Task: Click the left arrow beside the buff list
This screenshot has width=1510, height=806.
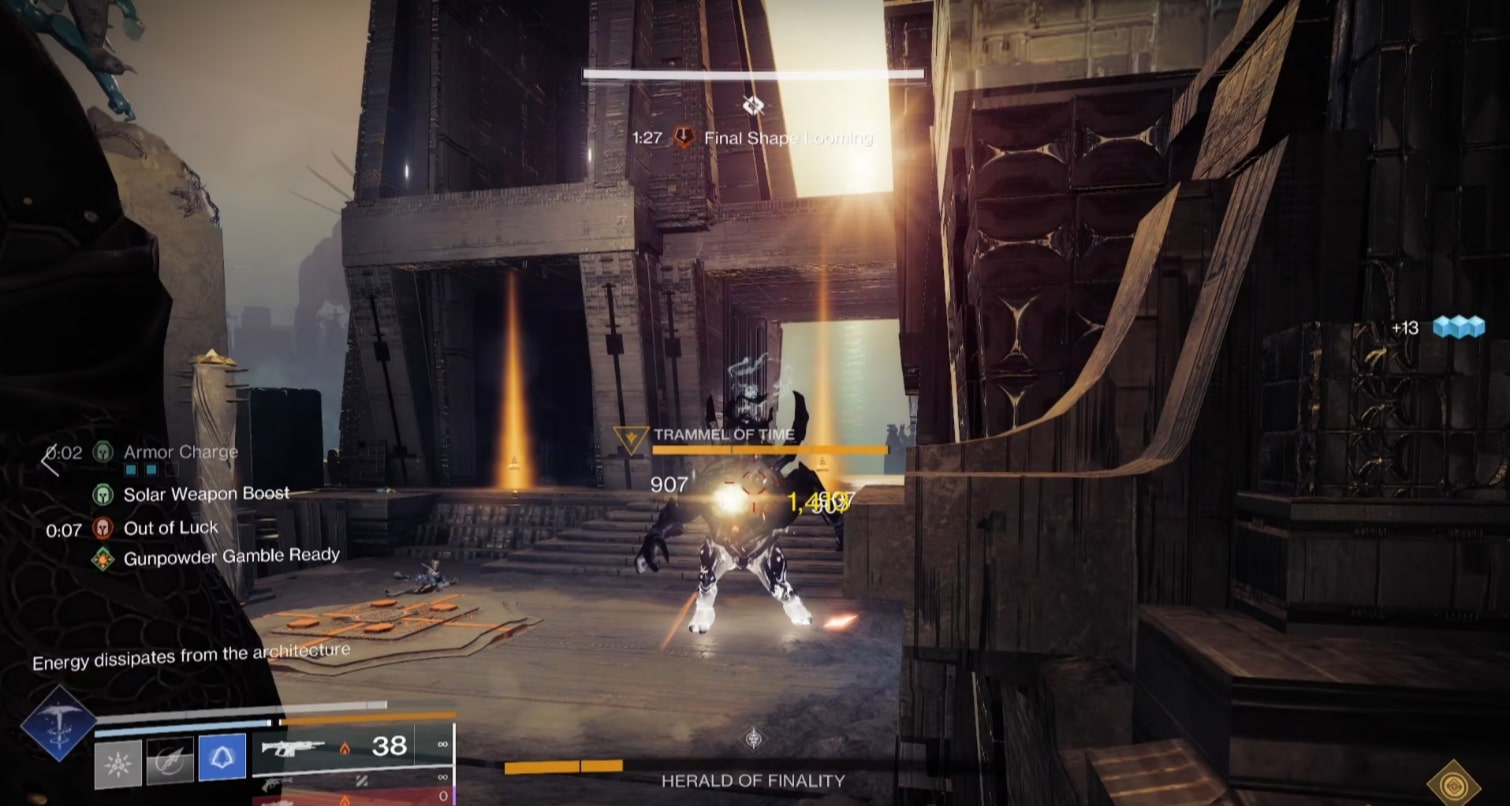Action: (49, 461)
